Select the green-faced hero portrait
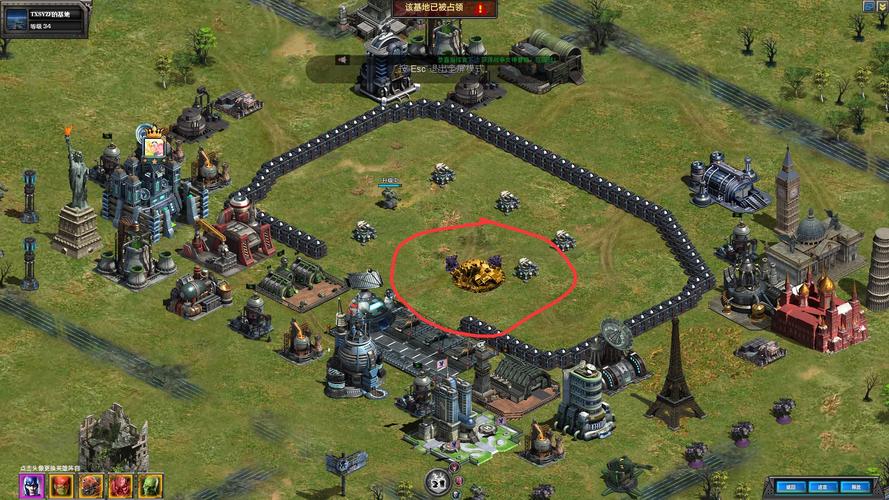The width and height of the screenshot is (889, 500). point(151,486)
